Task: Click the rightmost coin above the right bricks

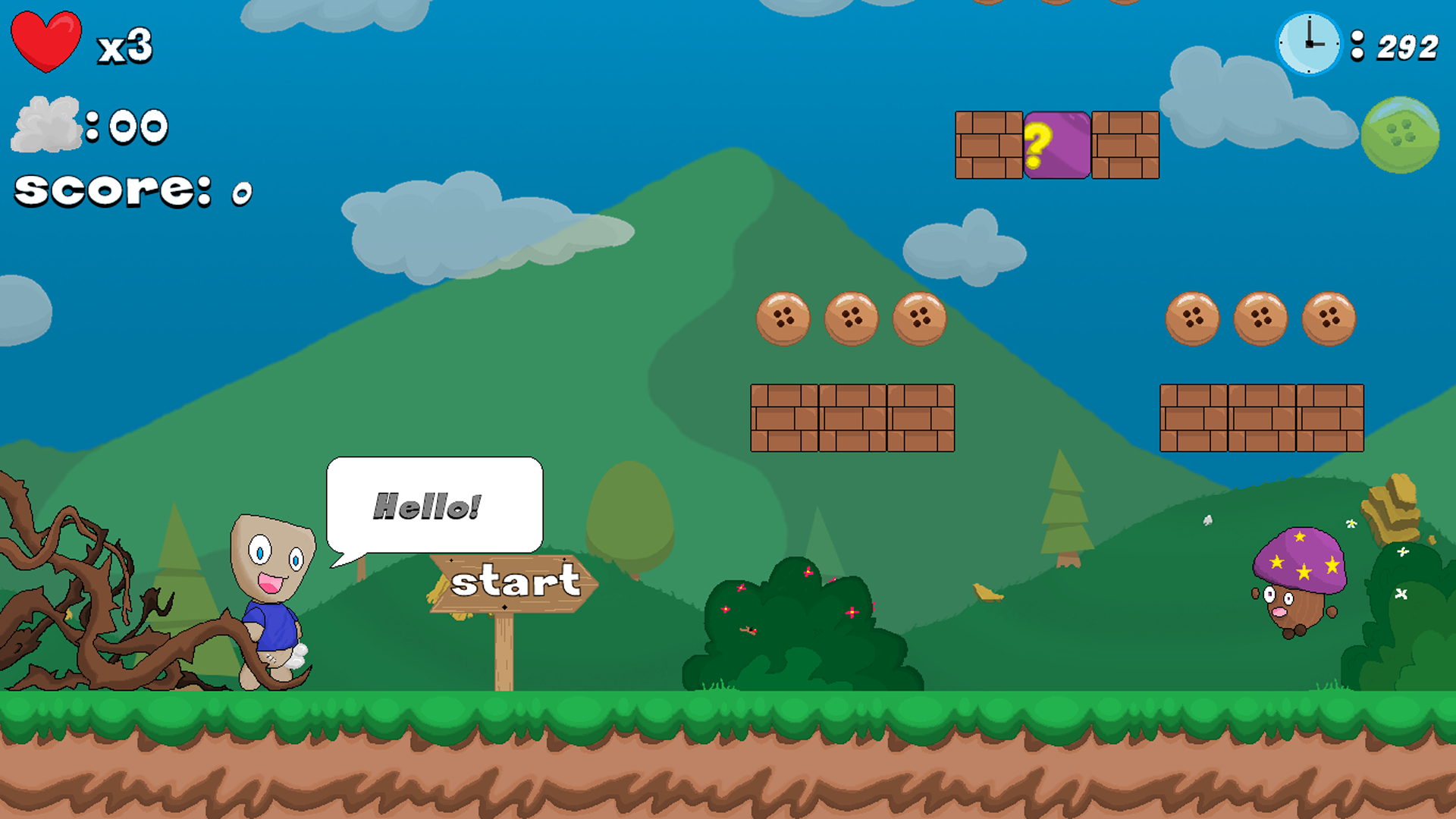Action: pyautogui.click(x=1328, y=318)
